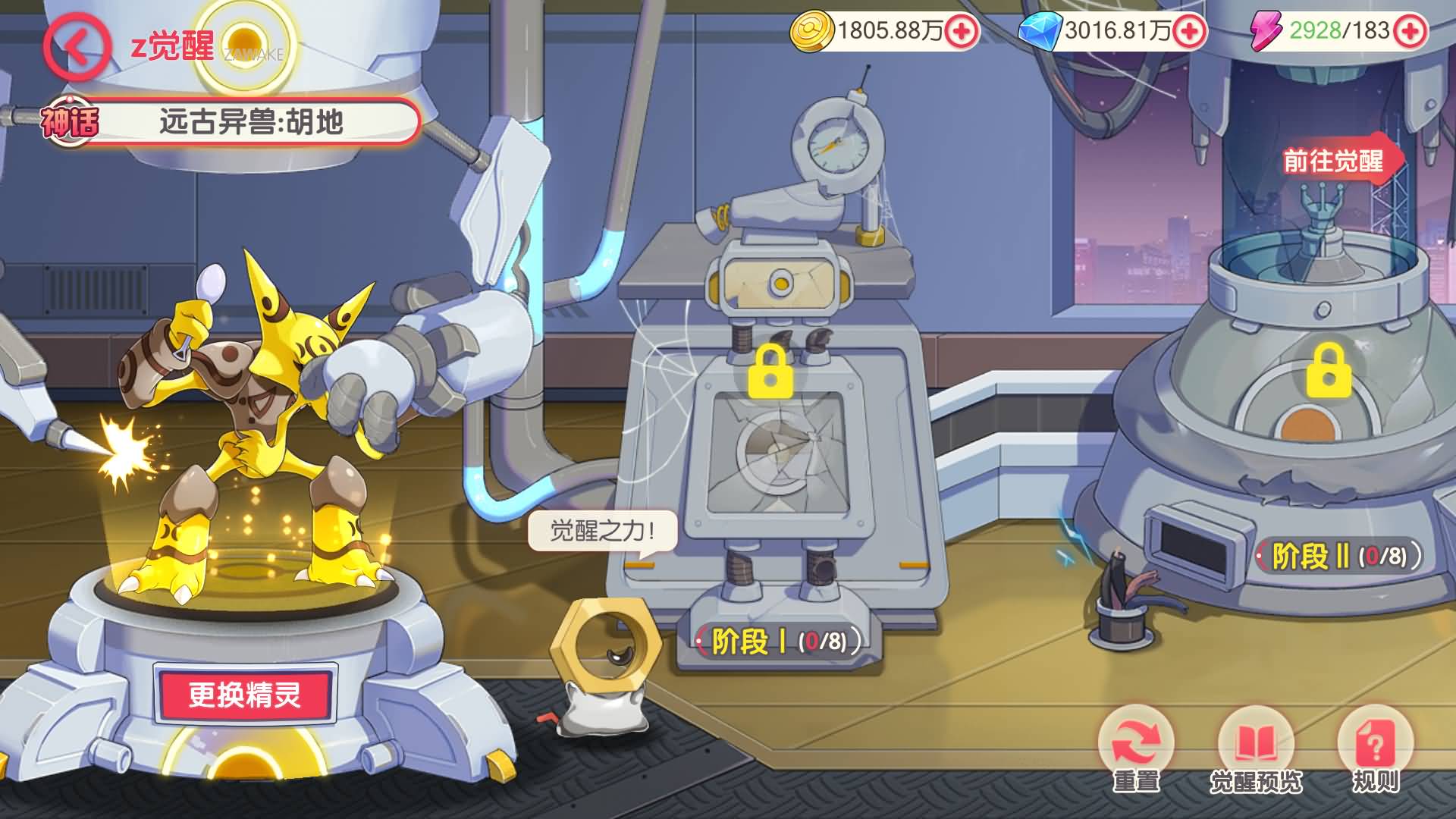The width and height of the screenshot is (1456, 819).
Task: Click the 更换精灵 button
Action: 244,695
